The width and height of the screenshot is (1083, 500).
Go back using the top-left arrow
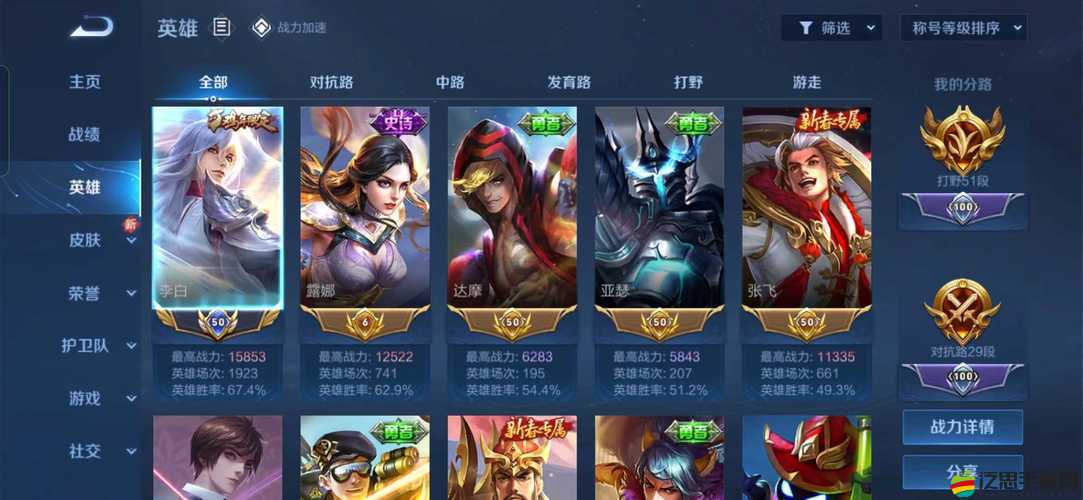pos(91,27)
